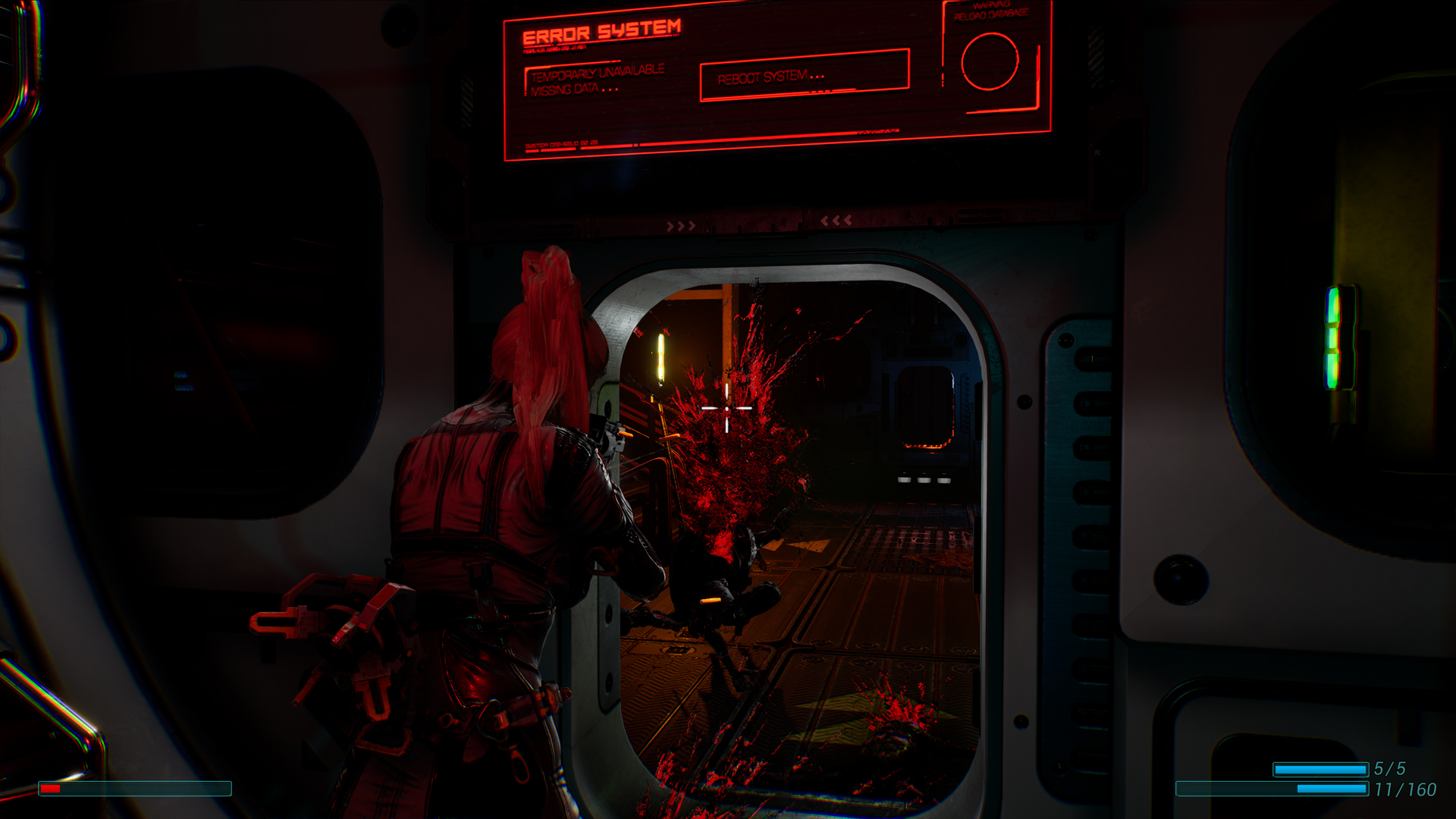Select the crosshair reticle at screen center

point(726,407)
